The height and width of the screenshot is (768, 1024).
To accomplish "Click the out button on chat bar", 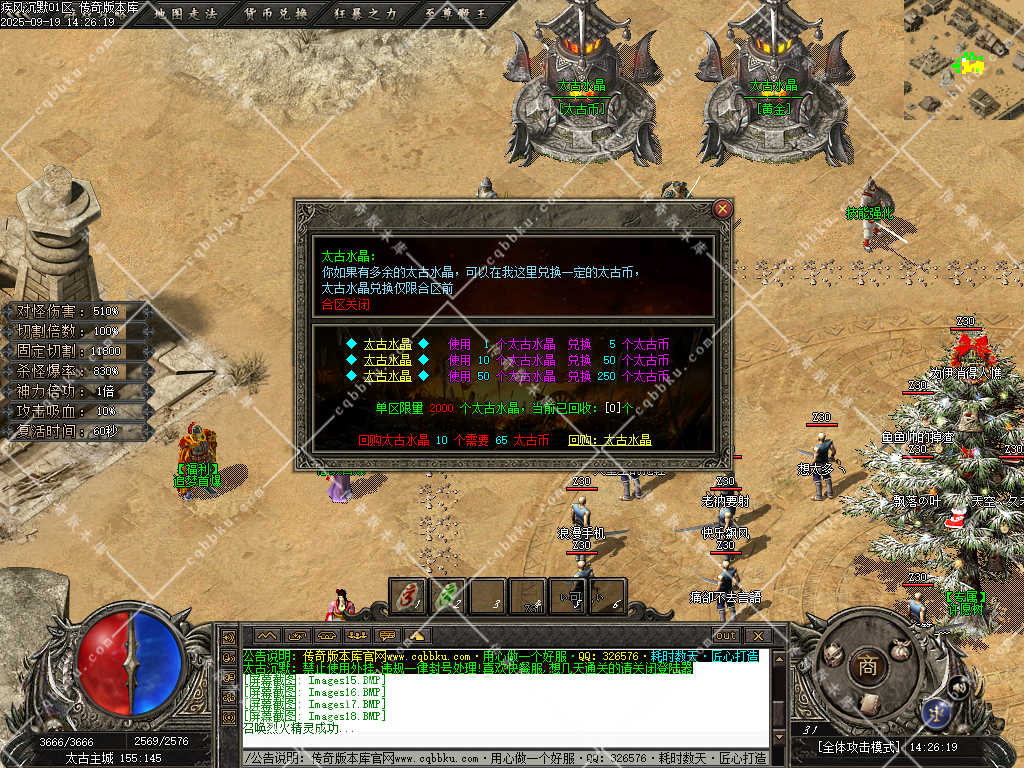I will (727, 636).
